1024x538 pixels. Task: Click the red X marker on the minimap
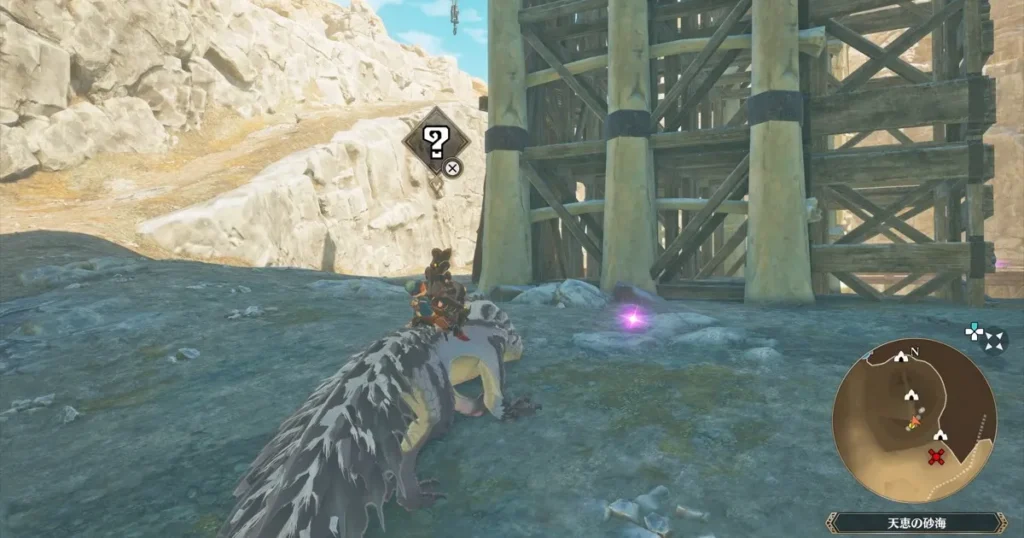(x=937, y=458)
